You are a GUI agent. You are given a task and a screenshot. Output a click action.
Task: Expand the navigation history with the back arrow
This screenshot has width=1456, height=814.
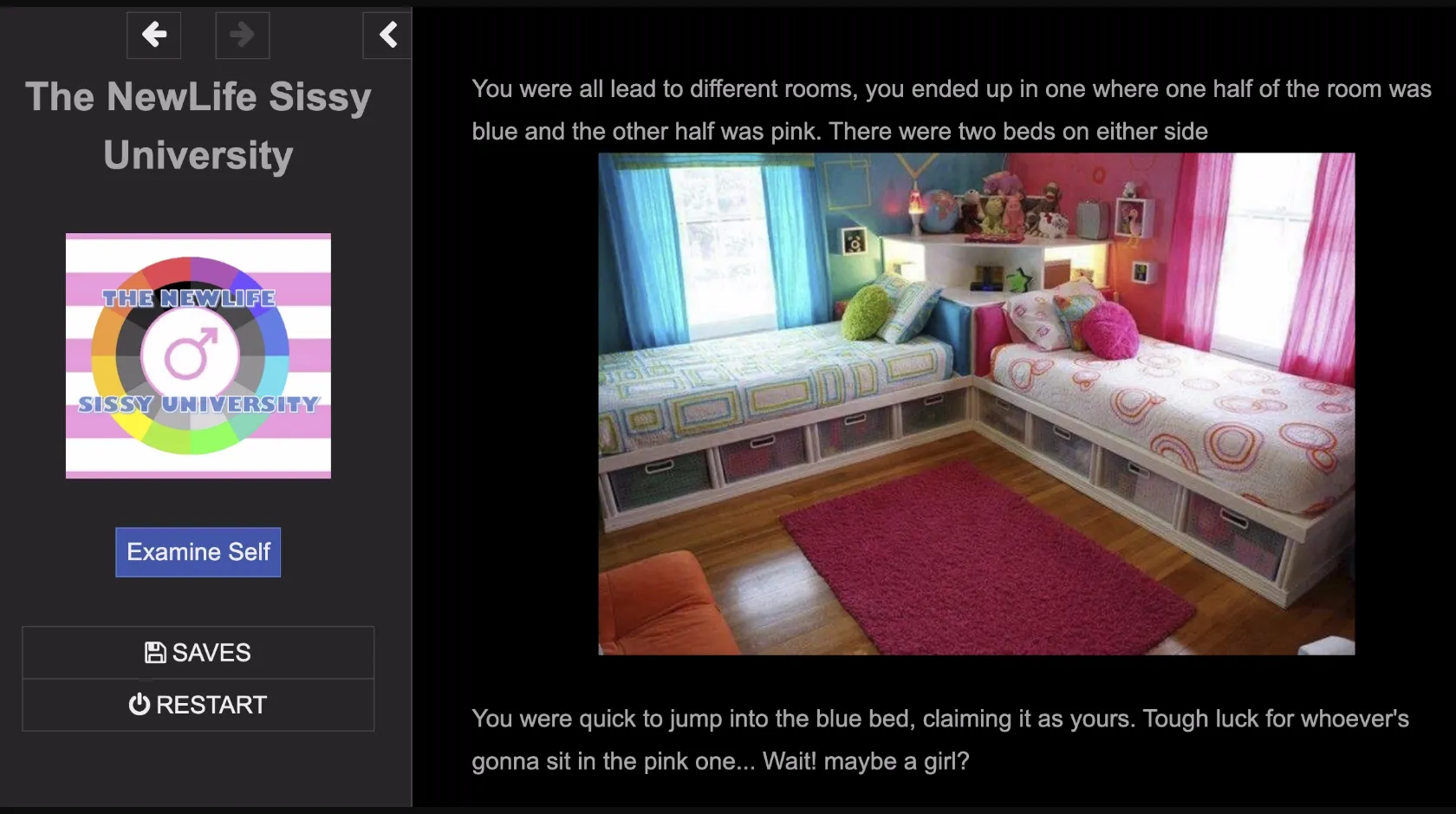[153, 36]
